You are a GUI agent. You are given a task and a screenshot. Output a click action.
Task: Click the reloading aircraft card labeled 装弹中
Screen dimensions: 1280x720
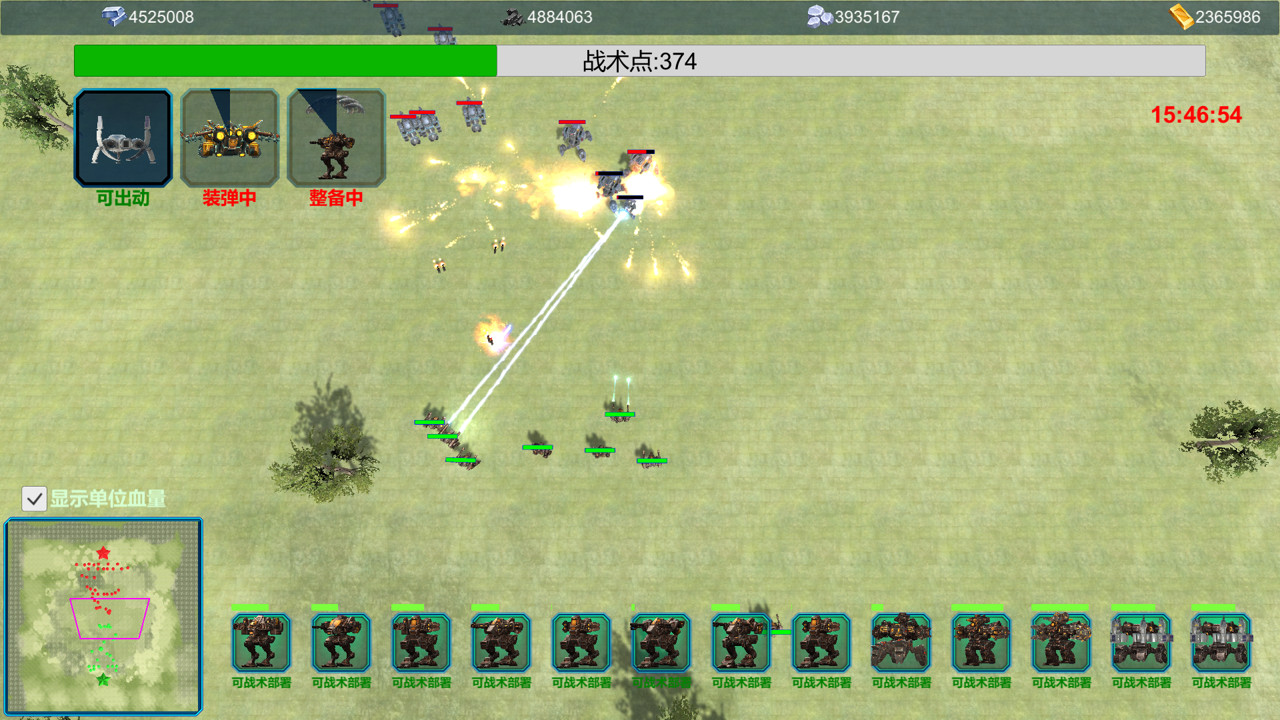pyautogui.click(x=230, y=137)
